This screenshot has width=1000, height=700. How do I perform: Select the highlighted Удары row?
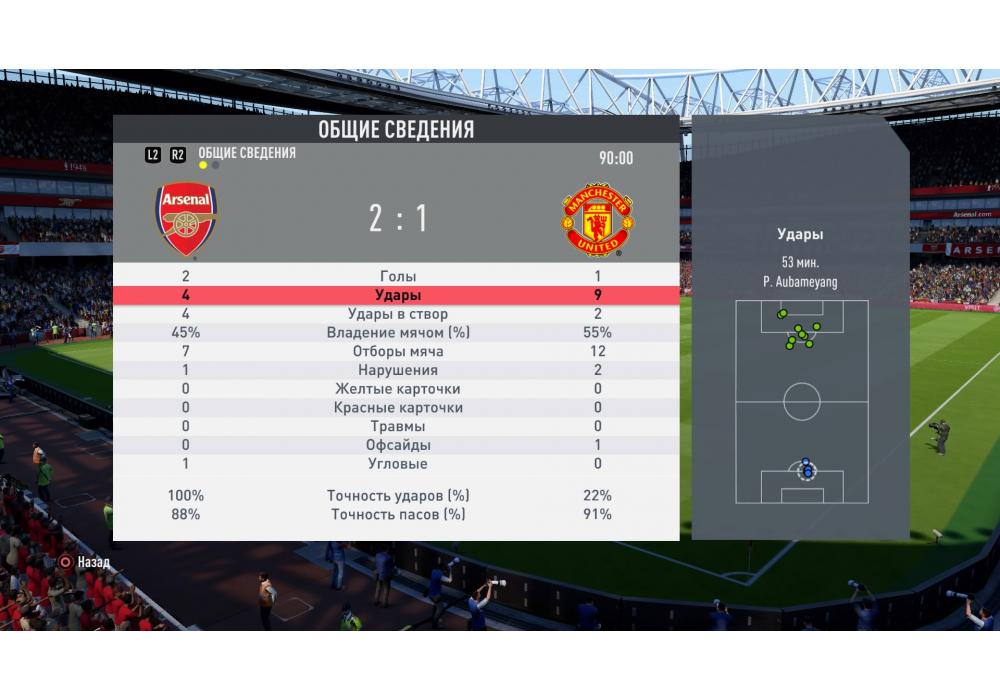(x=398, y=295)
